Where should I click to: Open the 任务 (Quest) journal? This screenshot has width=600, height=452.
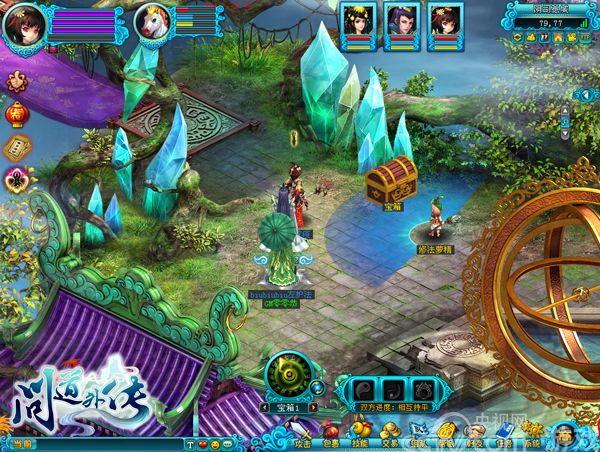[504, 435]
